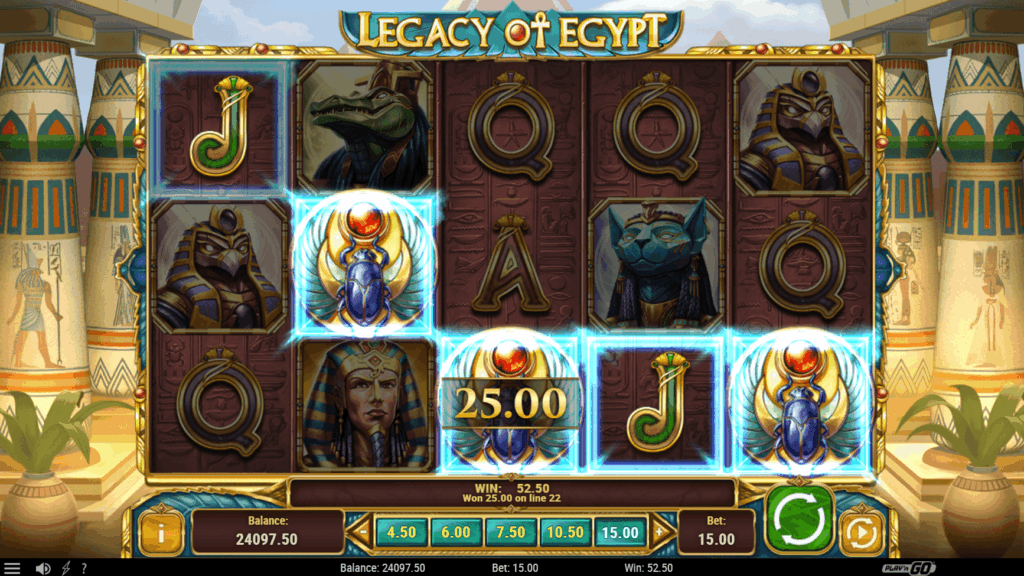This screenshot has width=1024, height=576.
Task: Open the hamburger menu
Action: 12,568
